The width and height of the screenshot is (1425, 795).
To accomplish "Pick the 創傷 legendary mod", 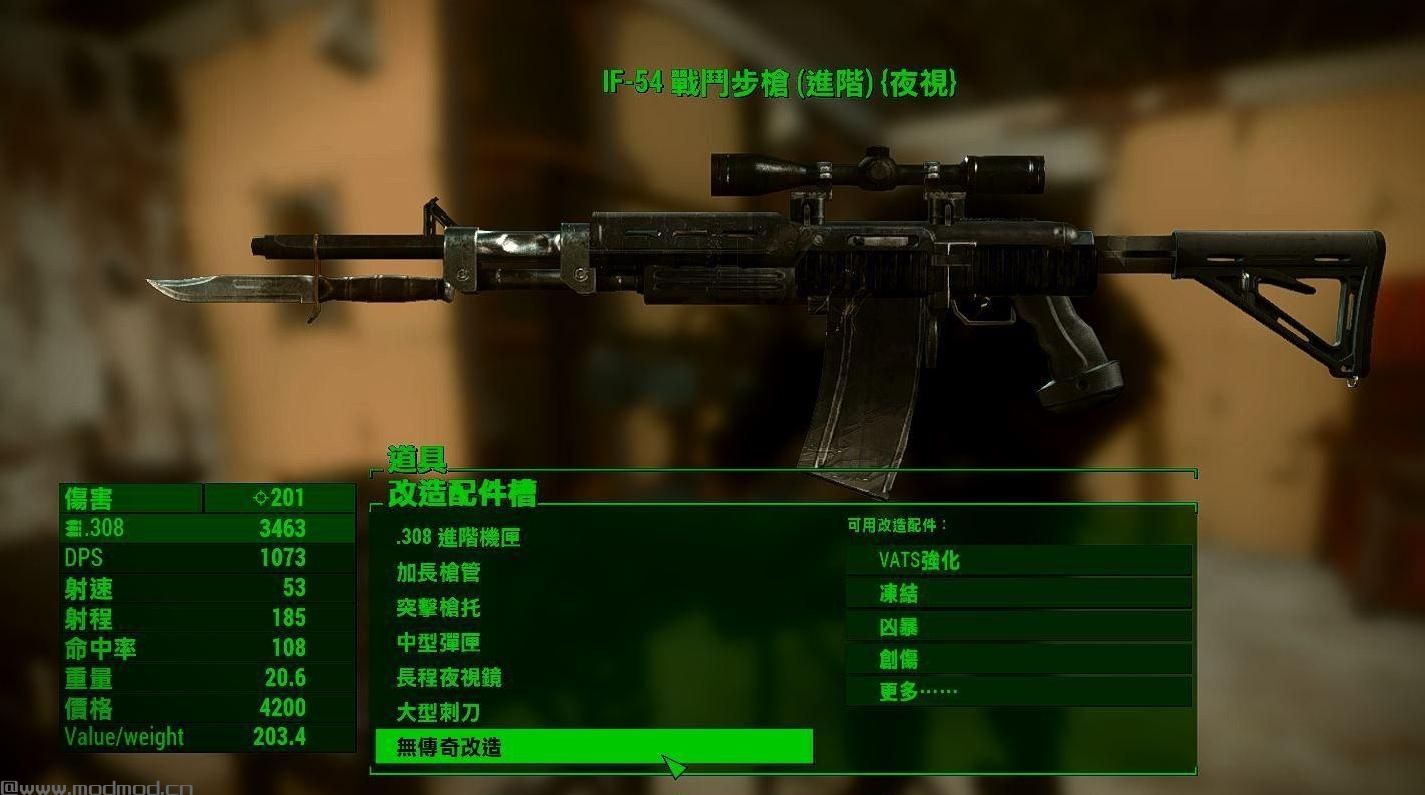I will tap(1018, 660).
